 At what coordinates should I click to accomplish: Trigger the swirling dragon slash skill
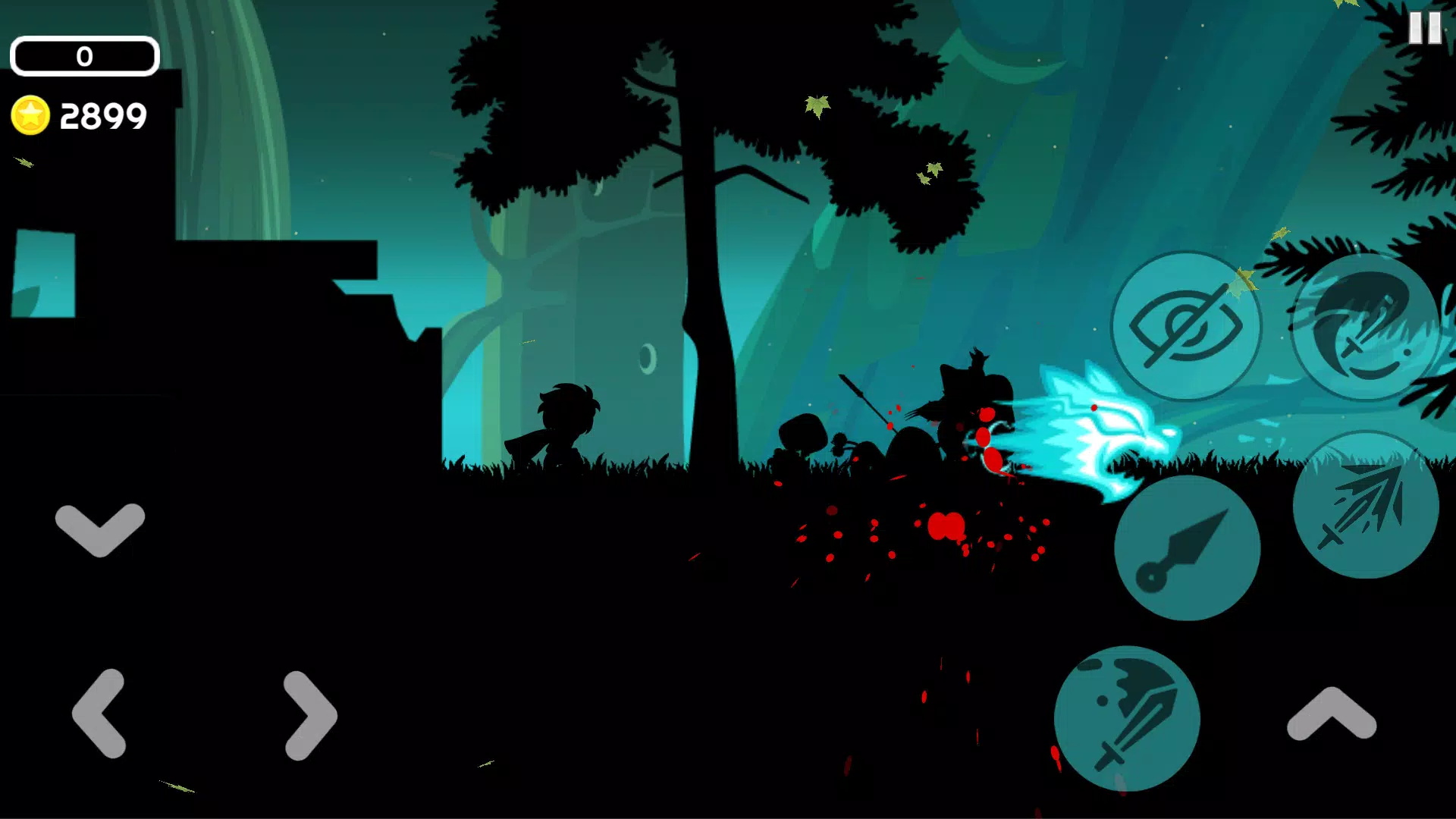1365,326
